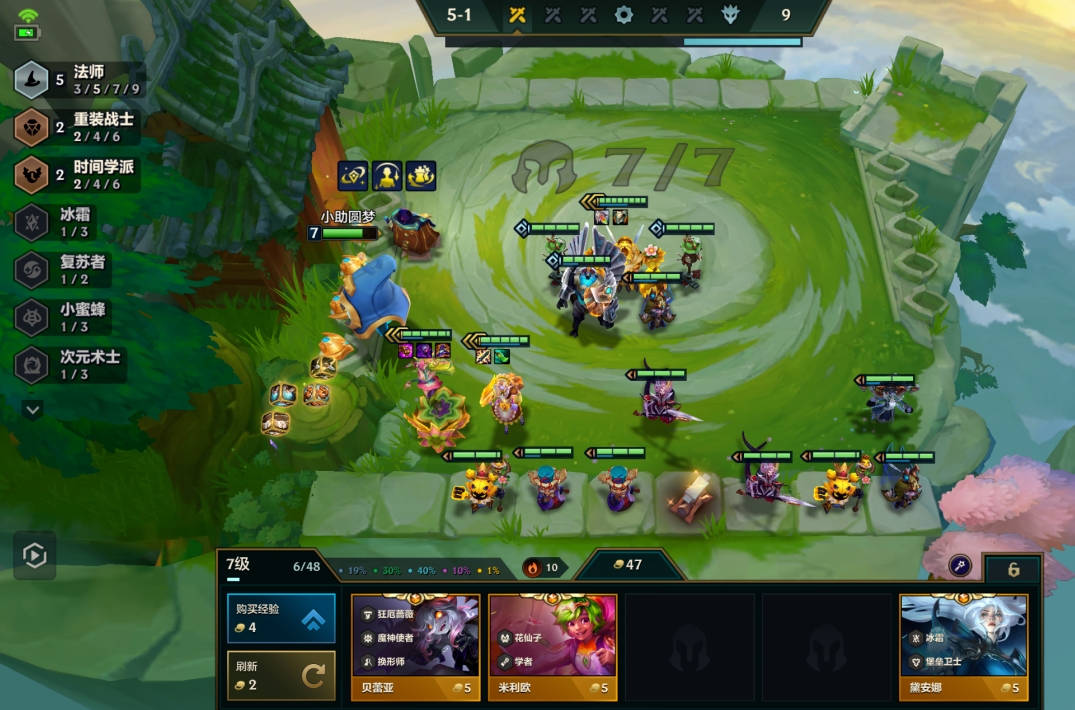
Task: Click the hexagonal play button icon
Action: (x=35, y=556)
